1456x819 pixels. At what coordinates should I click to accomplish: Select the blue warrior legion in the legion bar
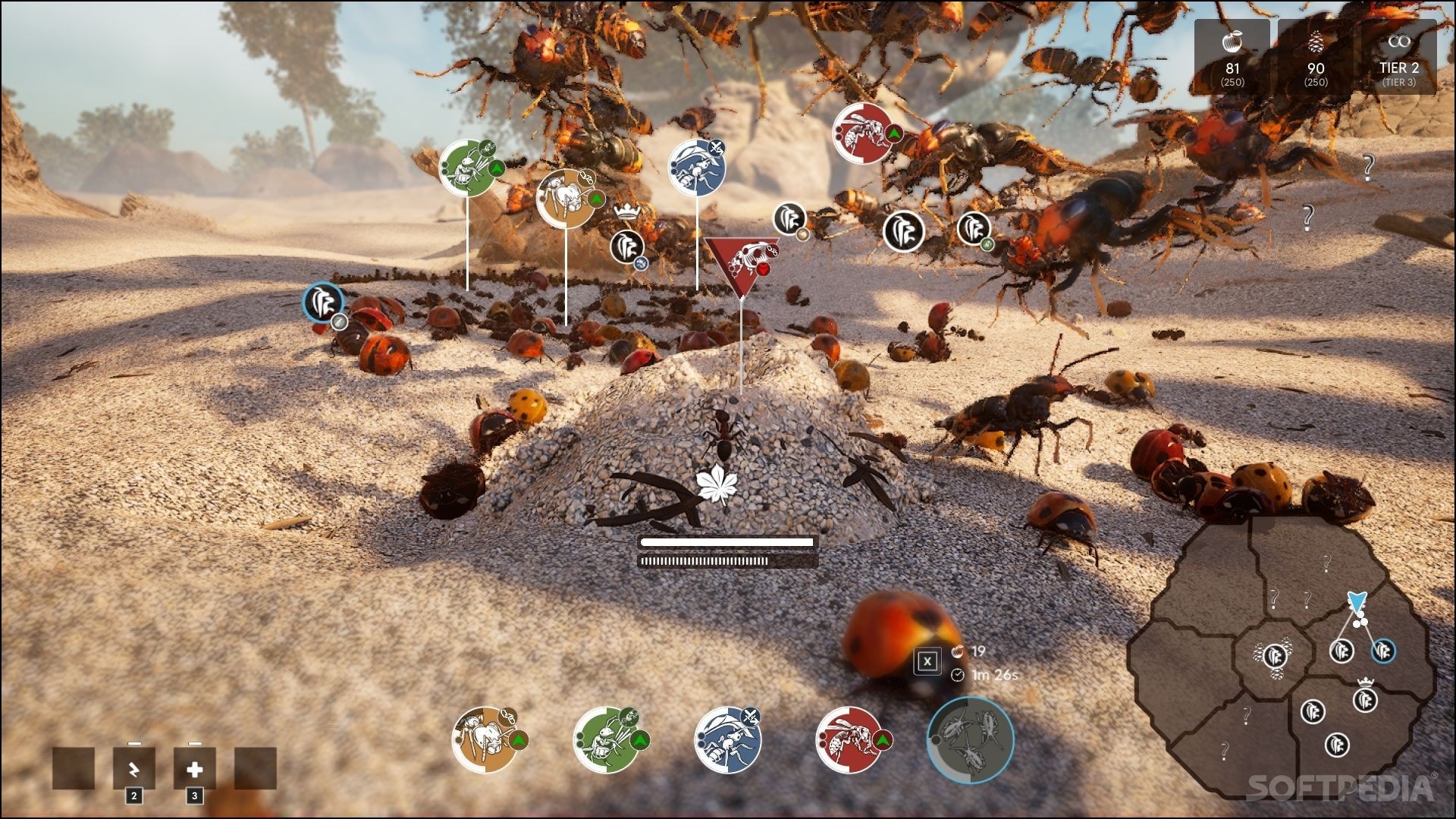[x=728, y=740]
